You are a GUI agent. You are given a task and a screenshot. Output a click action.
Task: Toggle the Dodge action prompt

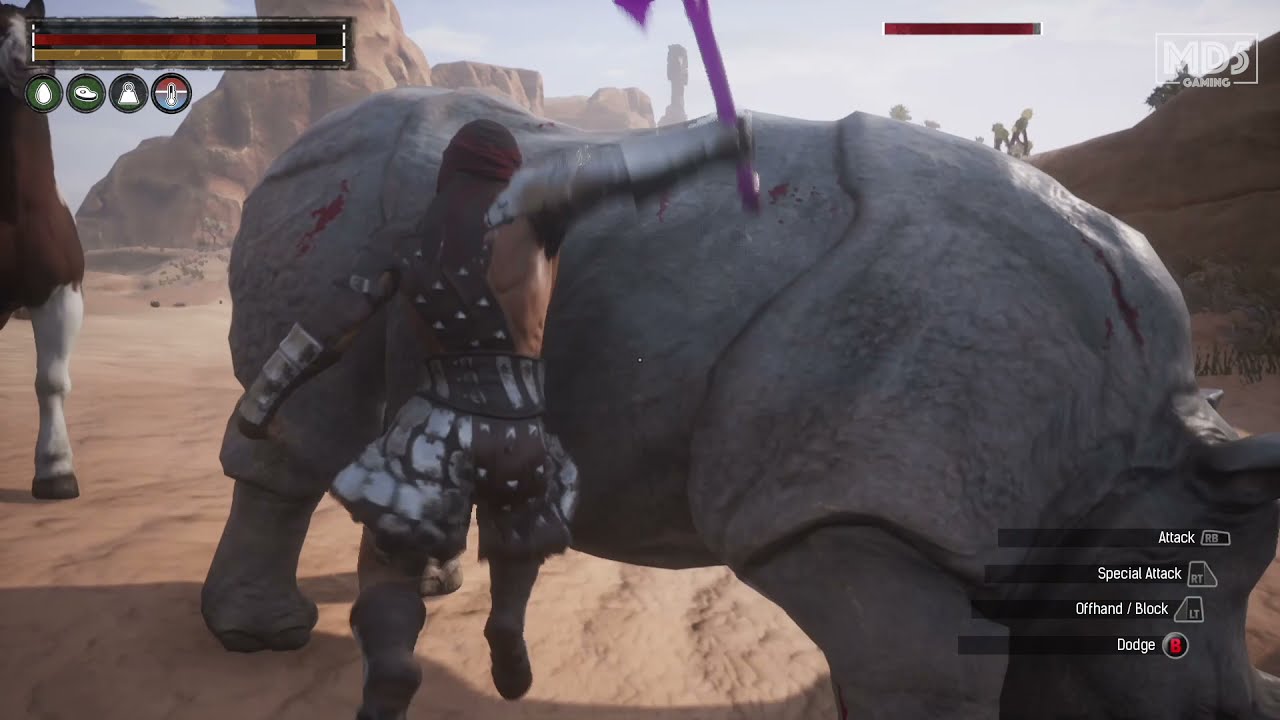1137,645
